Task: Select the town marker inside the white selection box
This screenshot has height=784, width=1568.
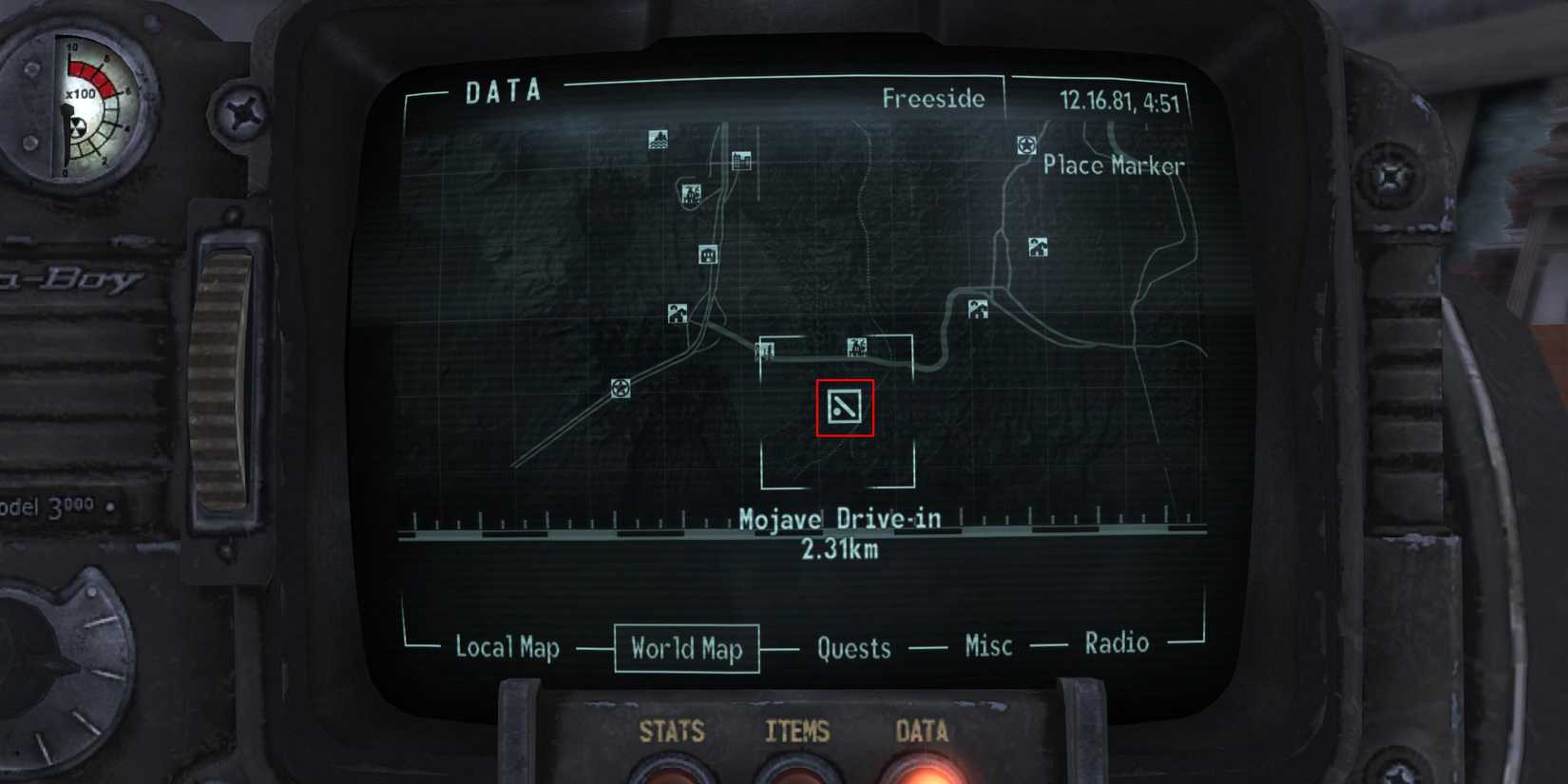Action: (x=856, y=348)
